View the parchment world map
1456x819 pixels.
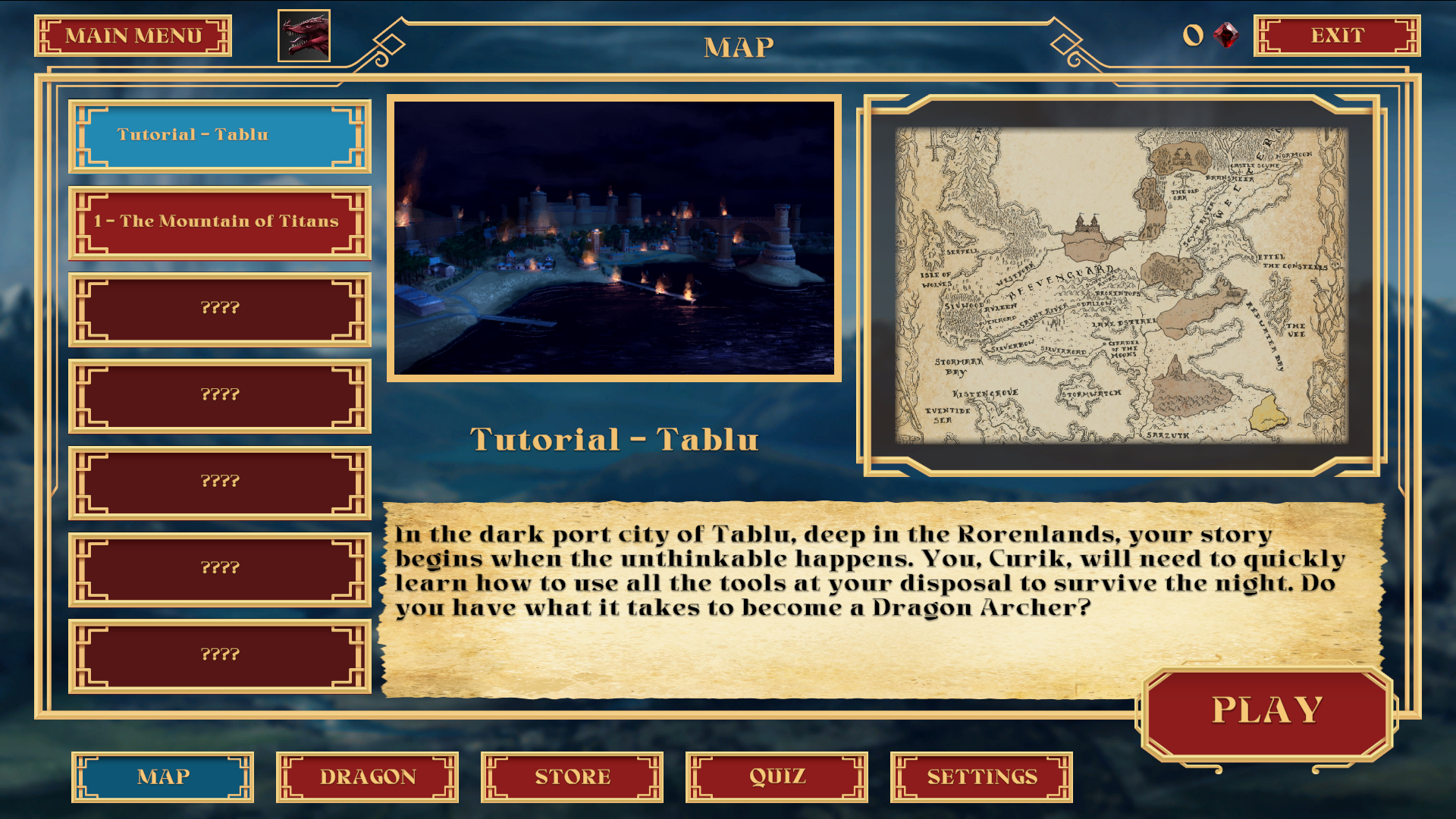coord(1121,285)
